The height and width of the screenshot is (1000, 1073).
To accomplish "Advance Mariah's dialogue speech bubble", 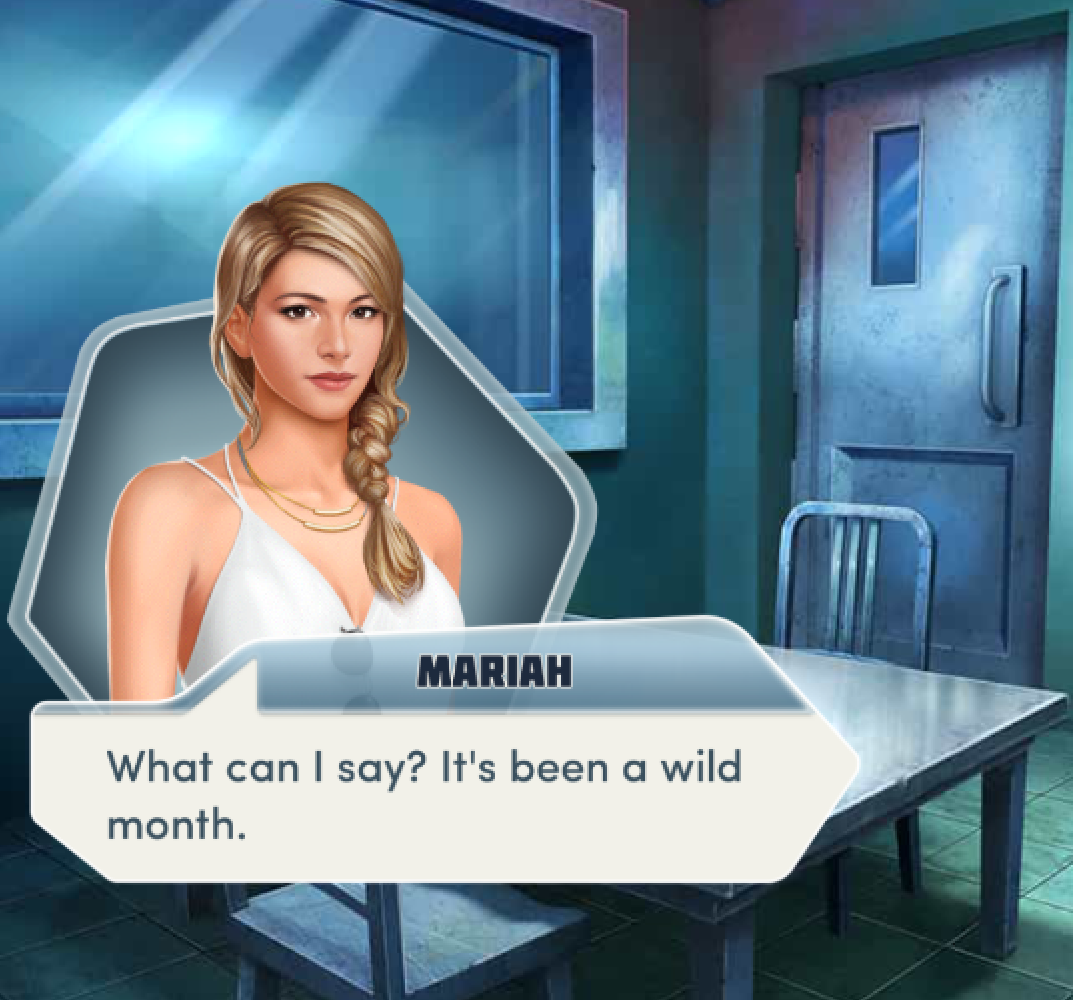I will click(x=440, y=793).
